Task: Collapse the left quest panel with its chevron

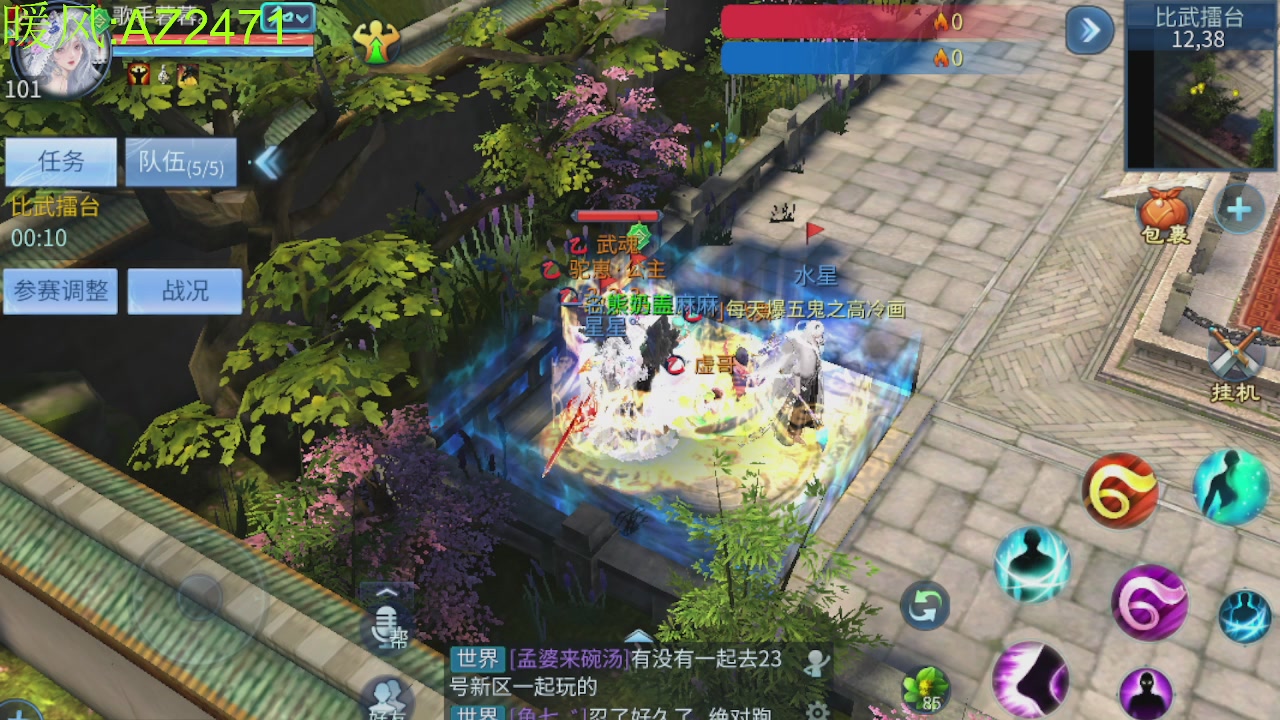Action: pyautogui.click(x=268, y=162)
